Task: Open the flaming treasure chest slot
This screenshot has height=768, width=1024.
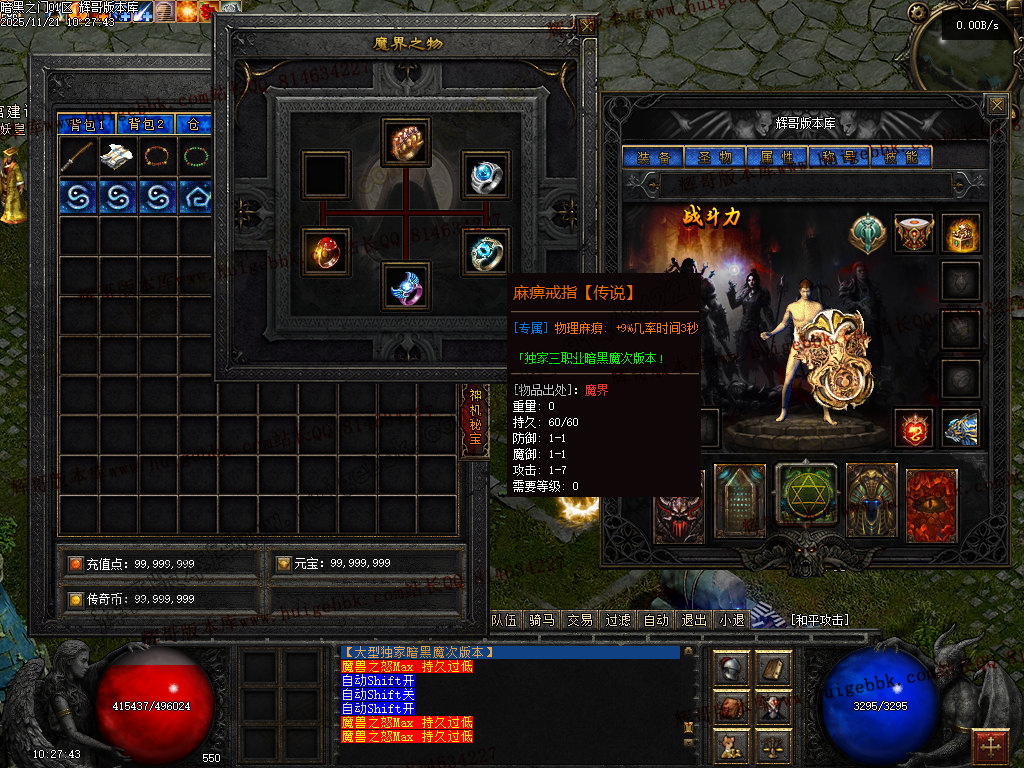Action: click(961, 234)
